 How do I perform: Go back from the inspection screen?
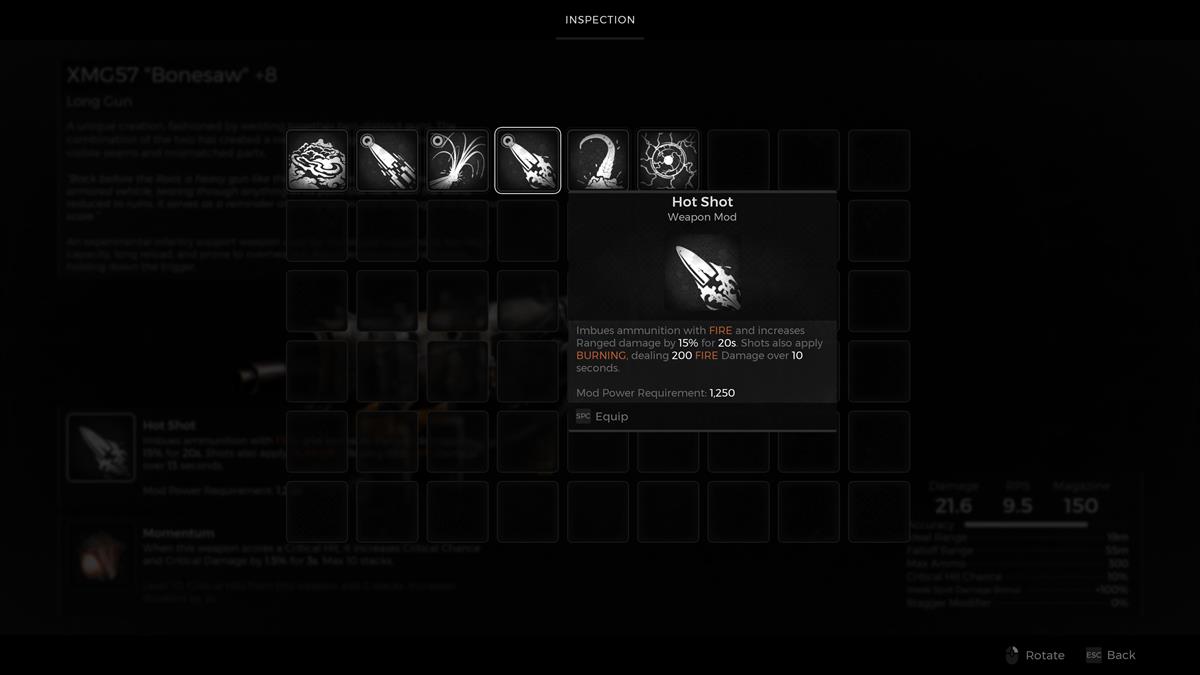tap(1111, 655)
